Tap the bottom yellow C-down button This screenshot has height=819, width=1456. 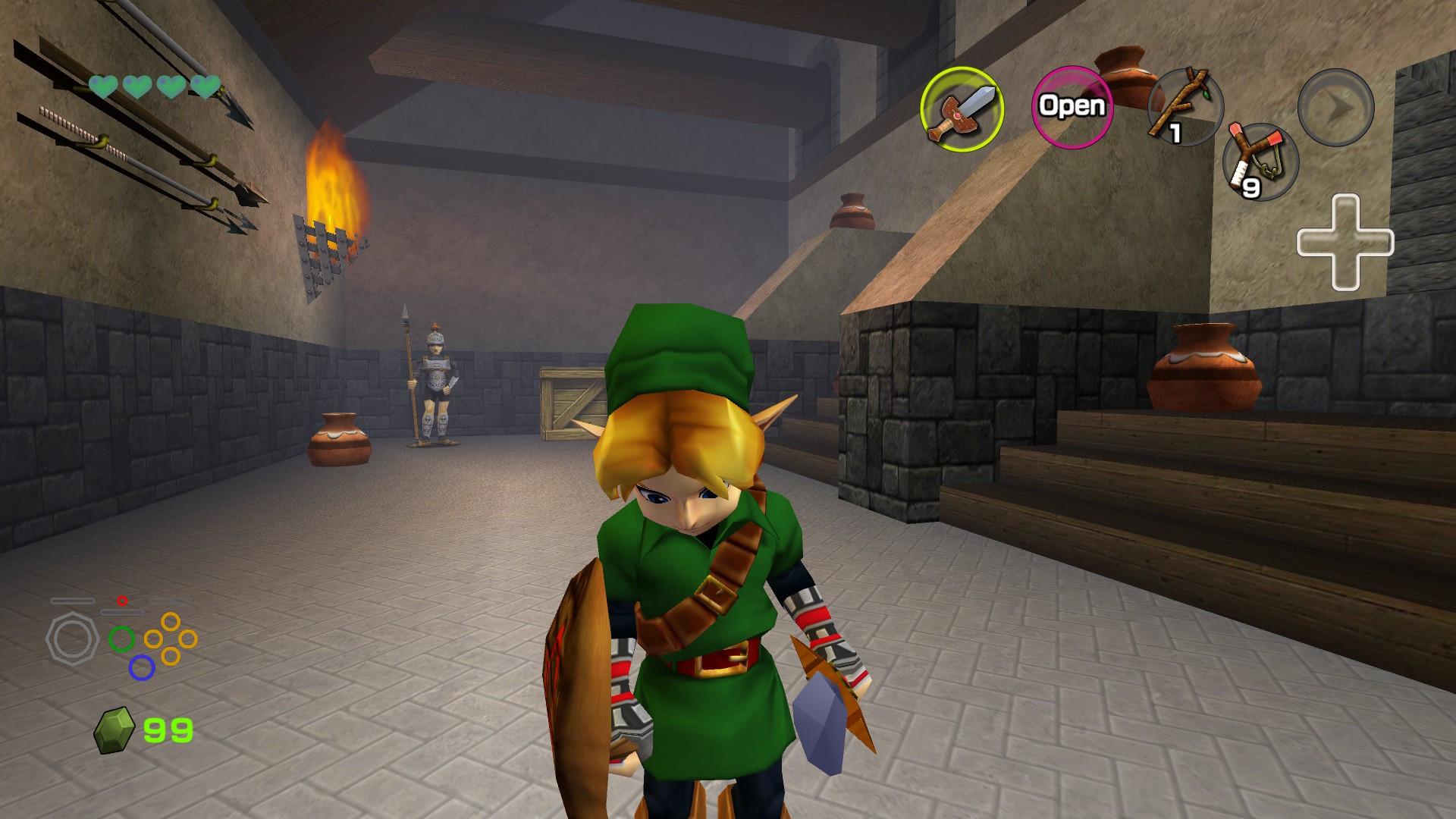pos(170,657)
